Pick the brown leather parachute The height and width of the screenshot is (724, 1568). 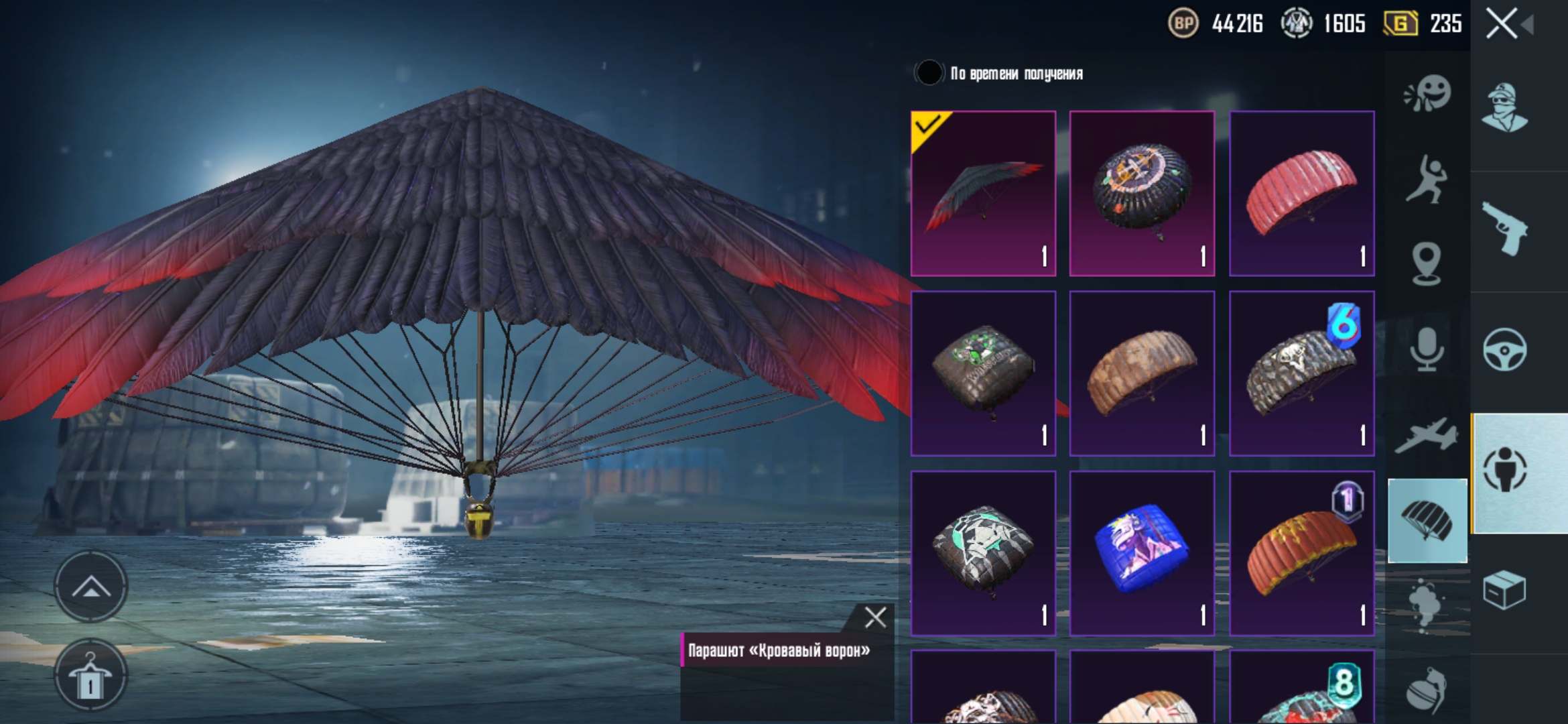click(1142, 373)
